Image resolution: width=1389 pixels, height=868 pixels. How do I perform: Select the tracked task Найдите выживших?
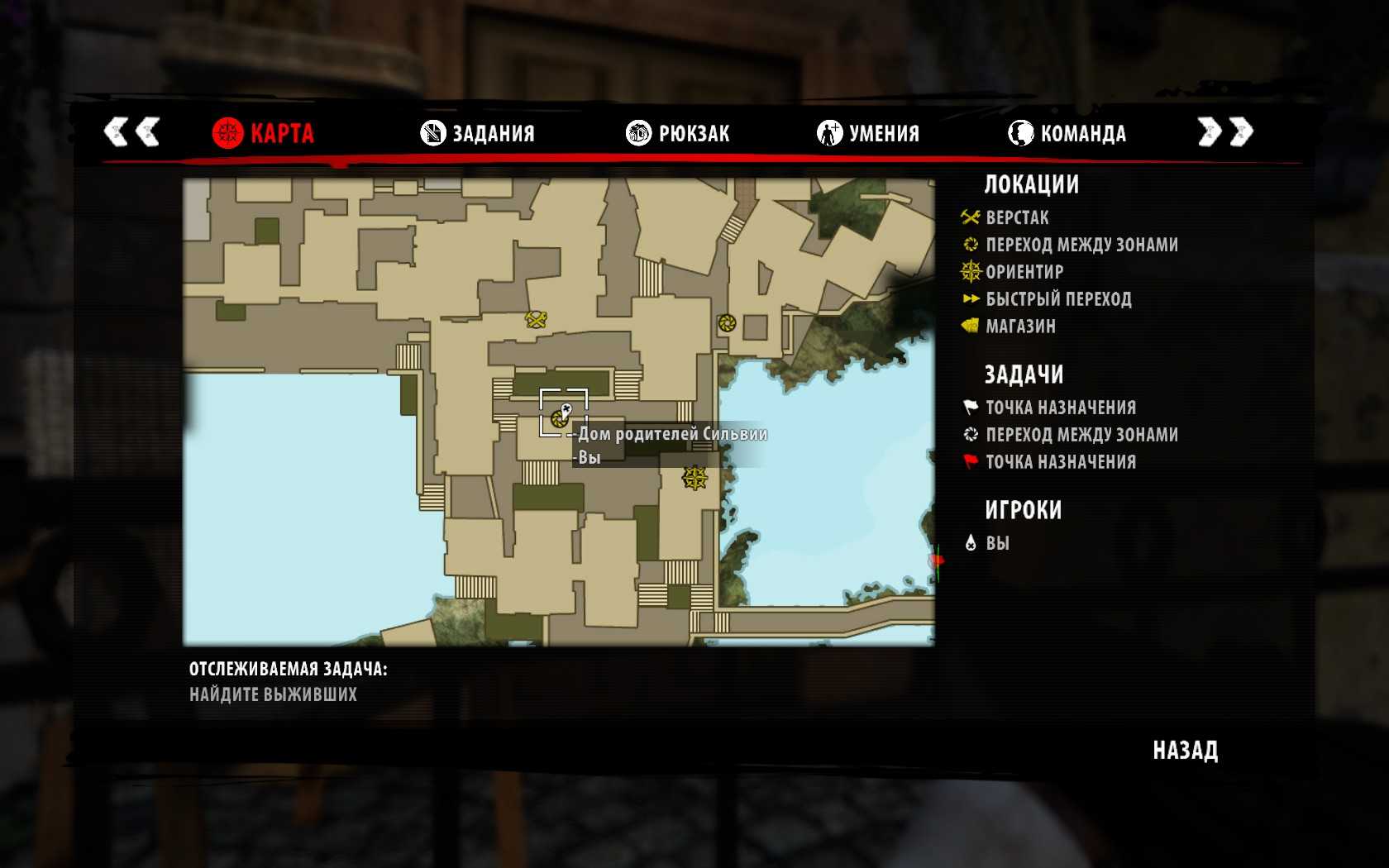(x=273, y=694)
